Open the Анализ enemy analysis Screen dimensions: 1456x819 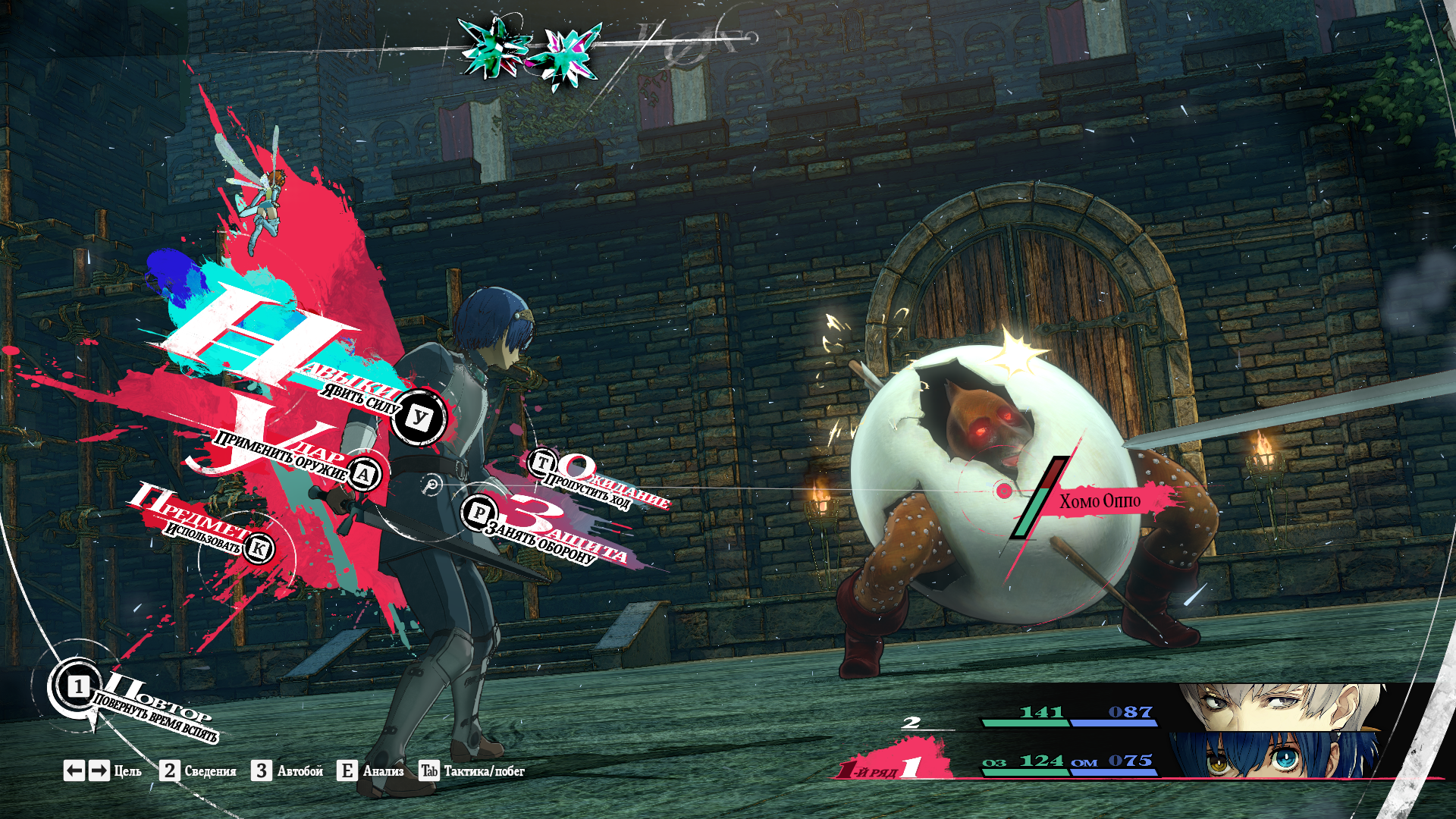tap(371, 771)
